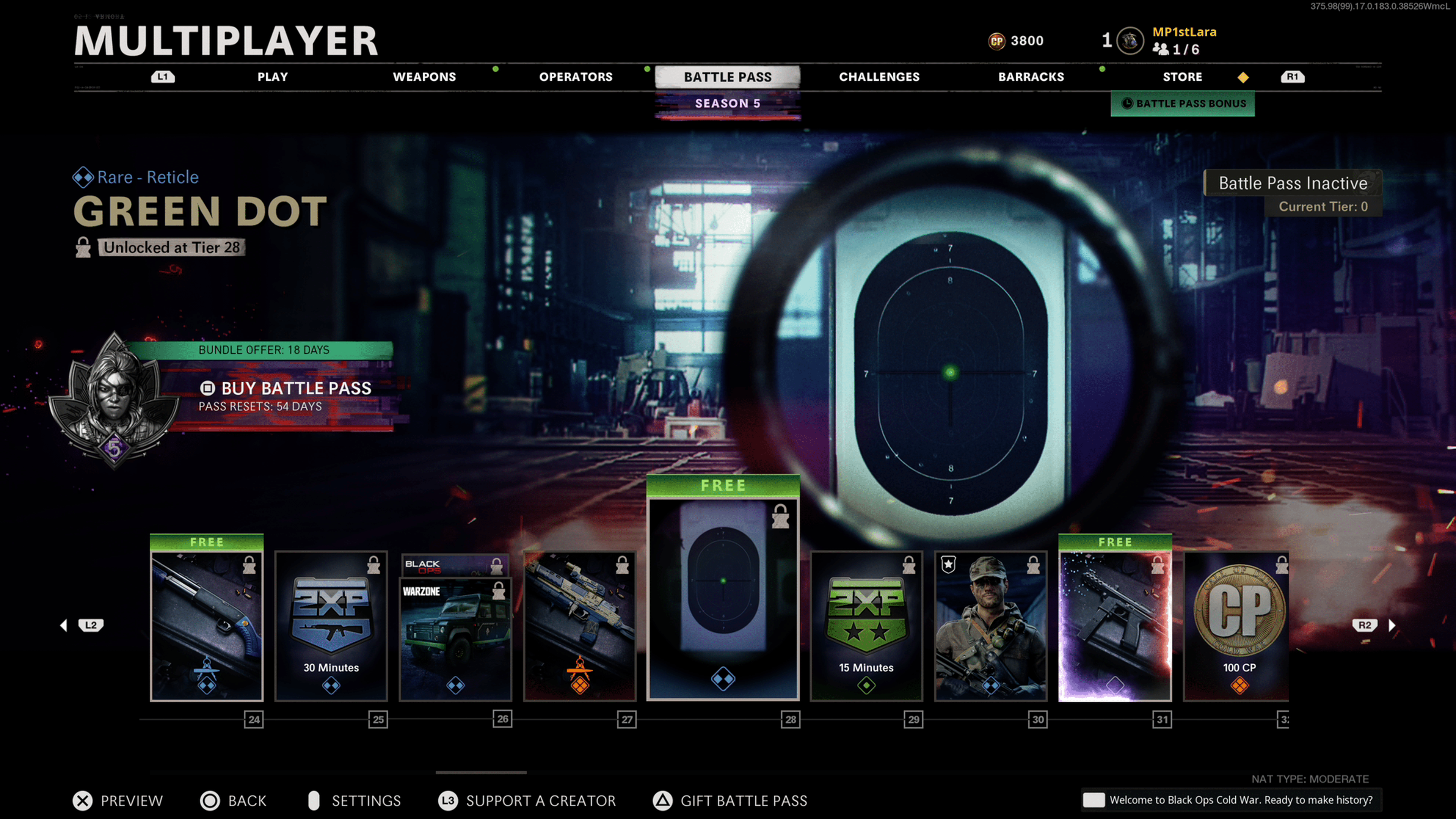1456x819 pixels.
Task: Select the tier 30 operator skin tile
Action: click(990, 626)
